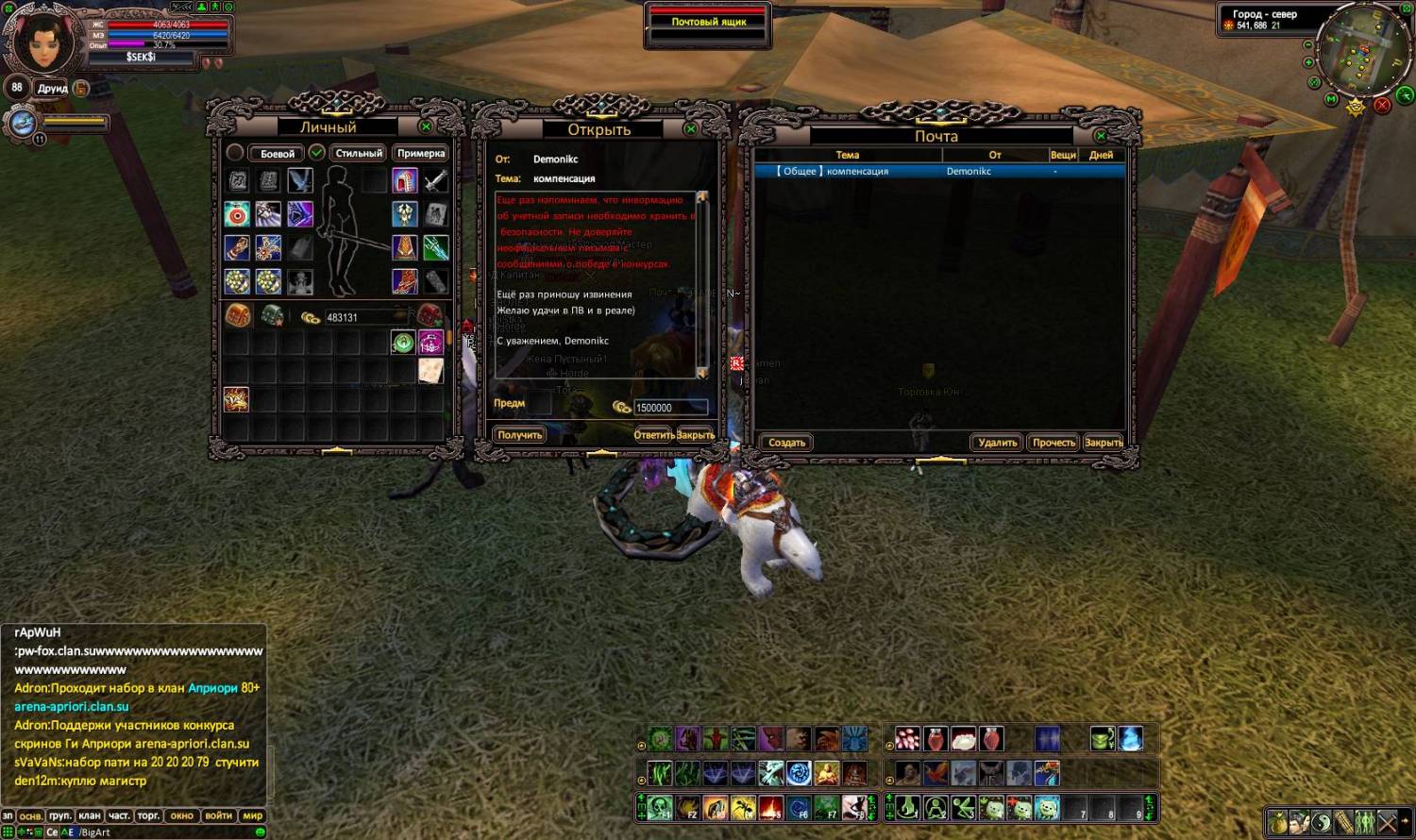Delete the selected mail with Удалить
Image resolution: width=1416 pixels, height=840 pixels.
(x=997, y=443)
